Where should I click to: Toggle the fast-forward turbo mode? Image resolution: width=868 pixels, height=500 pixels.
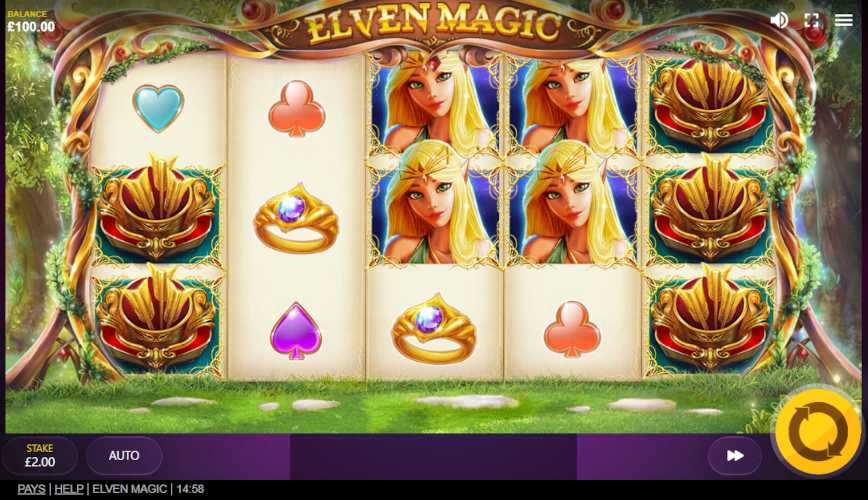pos(735,456)
